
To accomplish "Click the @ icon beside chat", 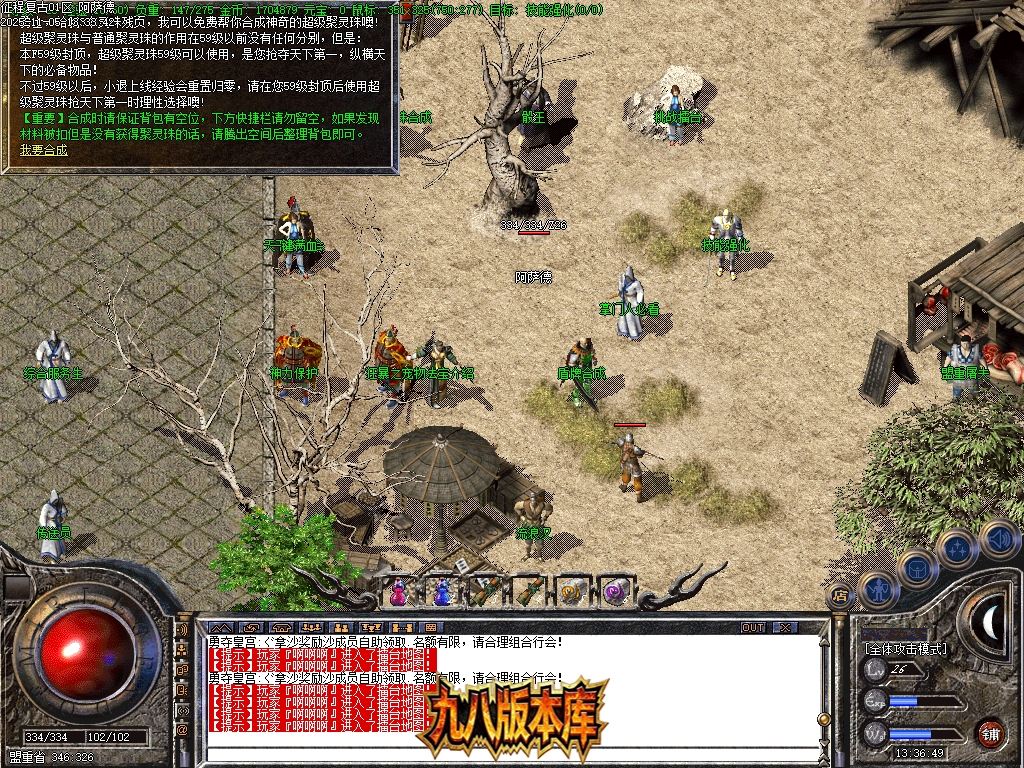I will [182, 729].
